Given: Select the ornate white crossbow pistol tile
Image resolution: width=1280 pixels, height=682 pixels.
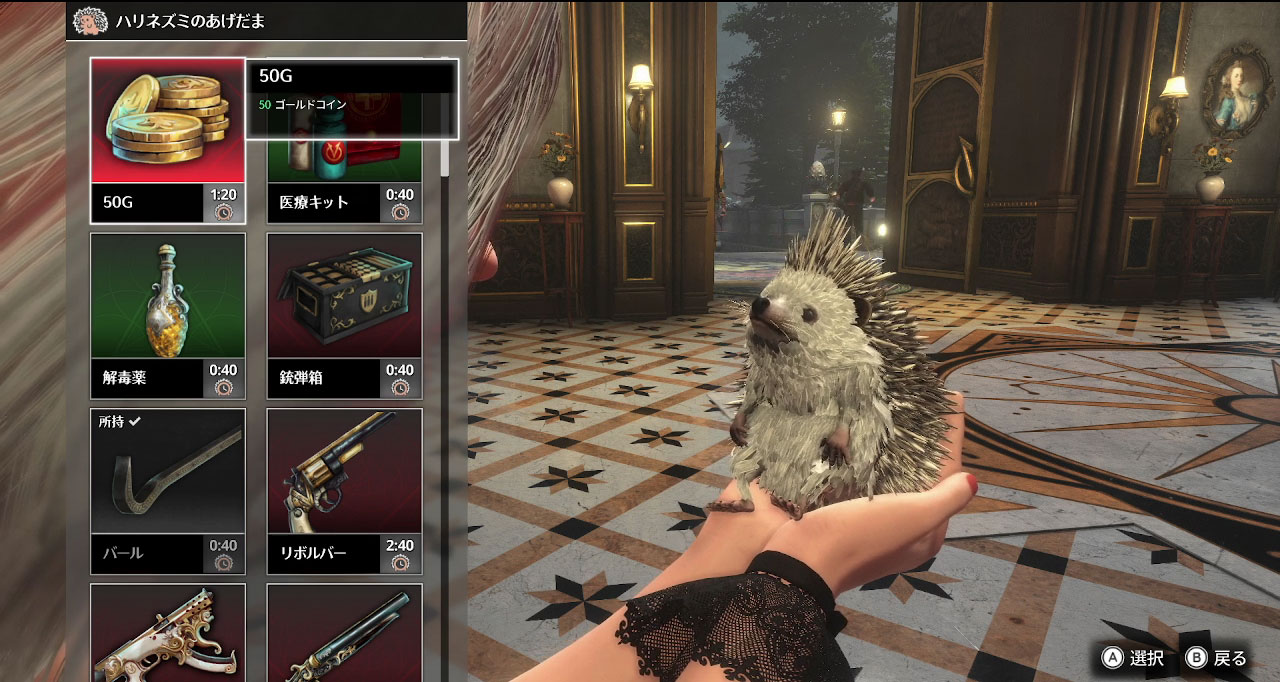Looking at the screenshot, I should pos(168,635).
